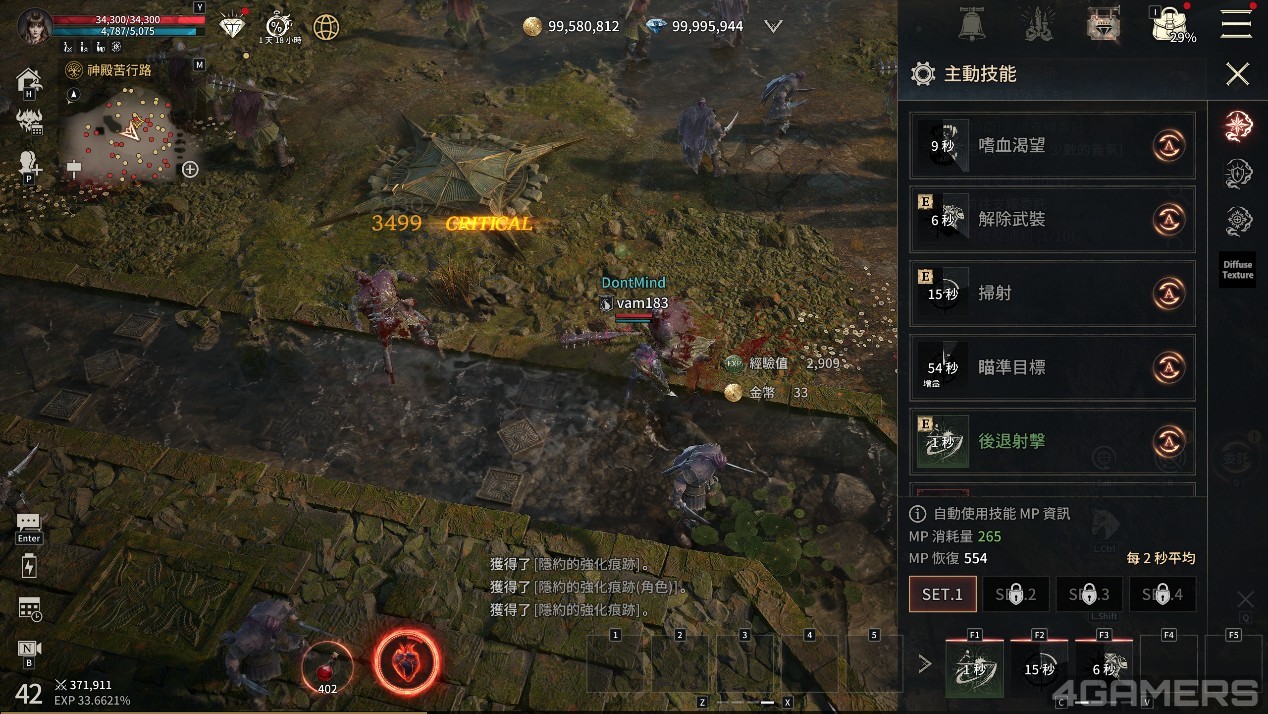
Task: Zoom in the minimap with plus button
Action: pyautogui.click(x=190, y=169)
